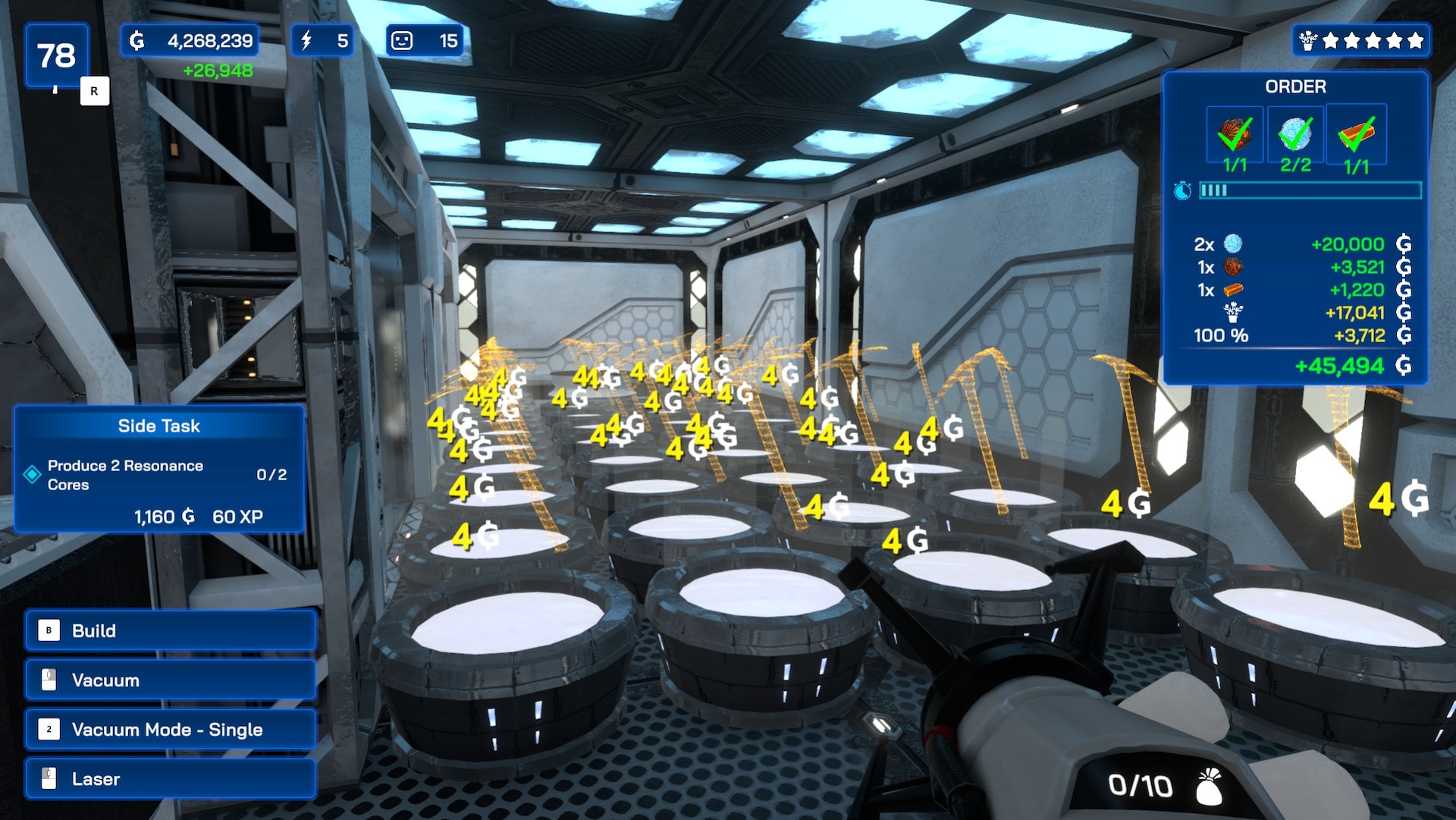The width and height of the screenshot is (1456, 820).
Task: Select the first checked order item slot
Action: 1235,135
